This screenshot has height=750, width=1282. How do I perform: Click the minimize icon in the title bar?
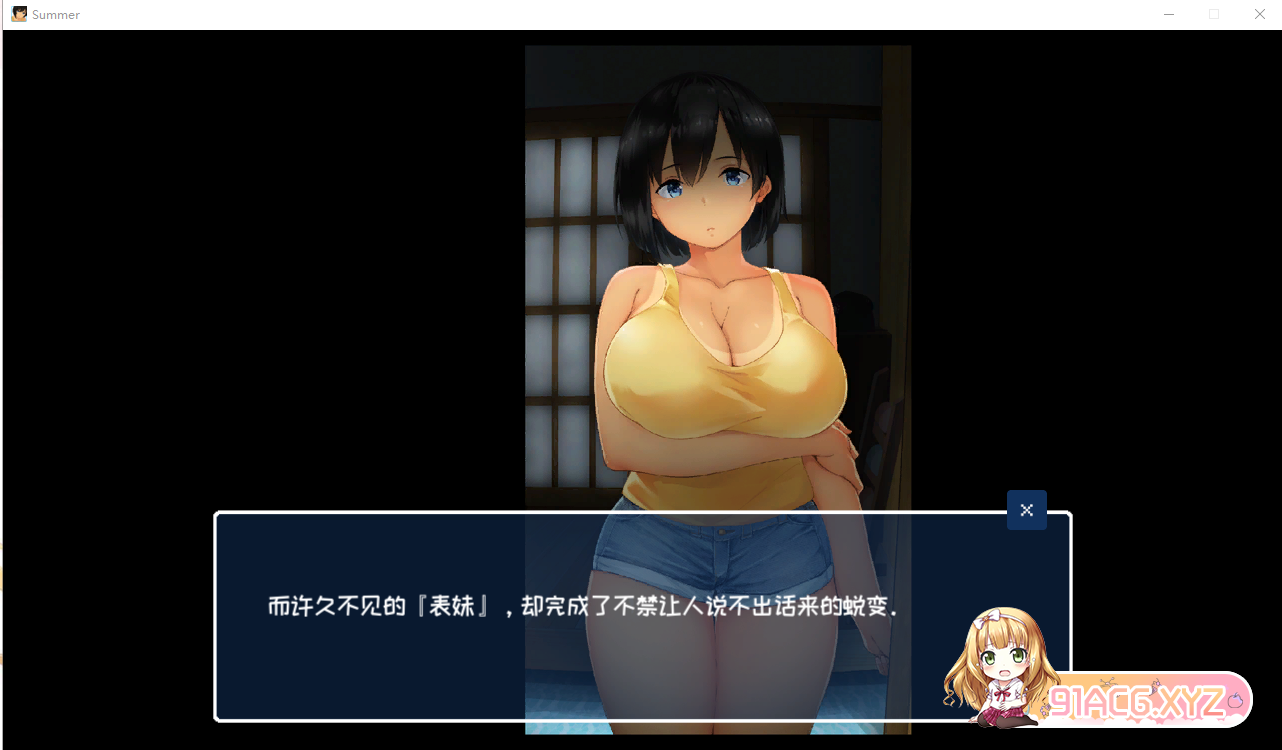[1168, 14]
